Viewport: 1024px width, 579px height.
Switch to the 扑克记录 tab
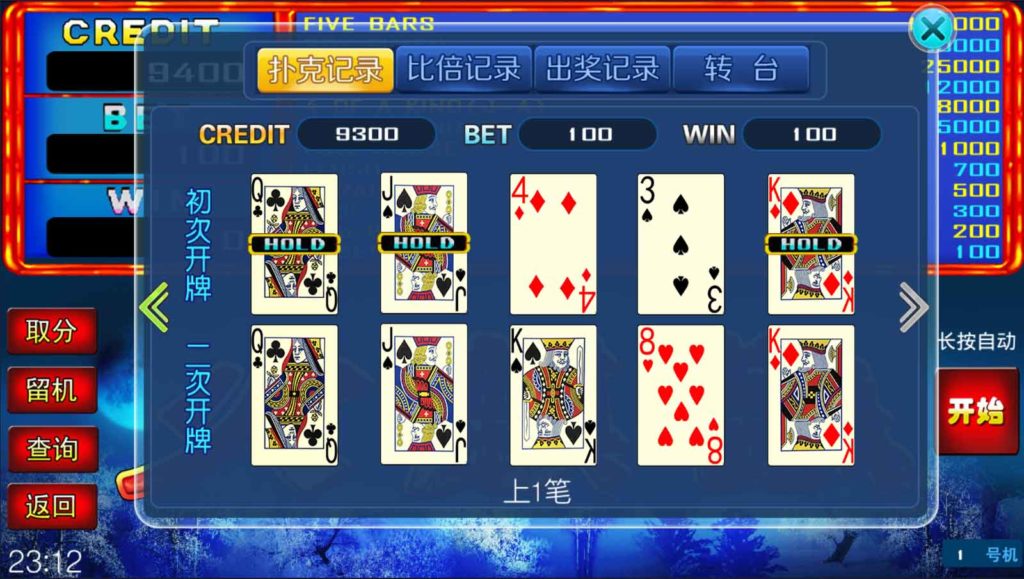(325, 70)
